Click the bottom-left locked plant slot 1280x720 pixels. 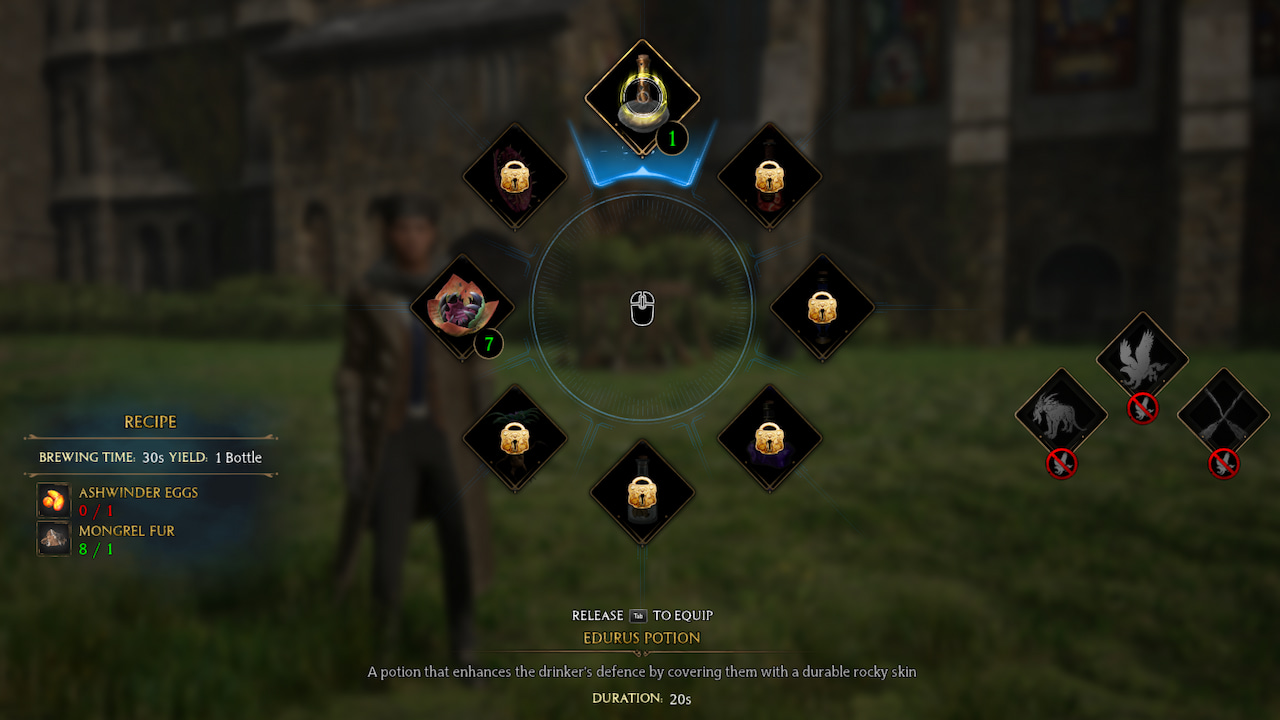click(x=515, y=438)
